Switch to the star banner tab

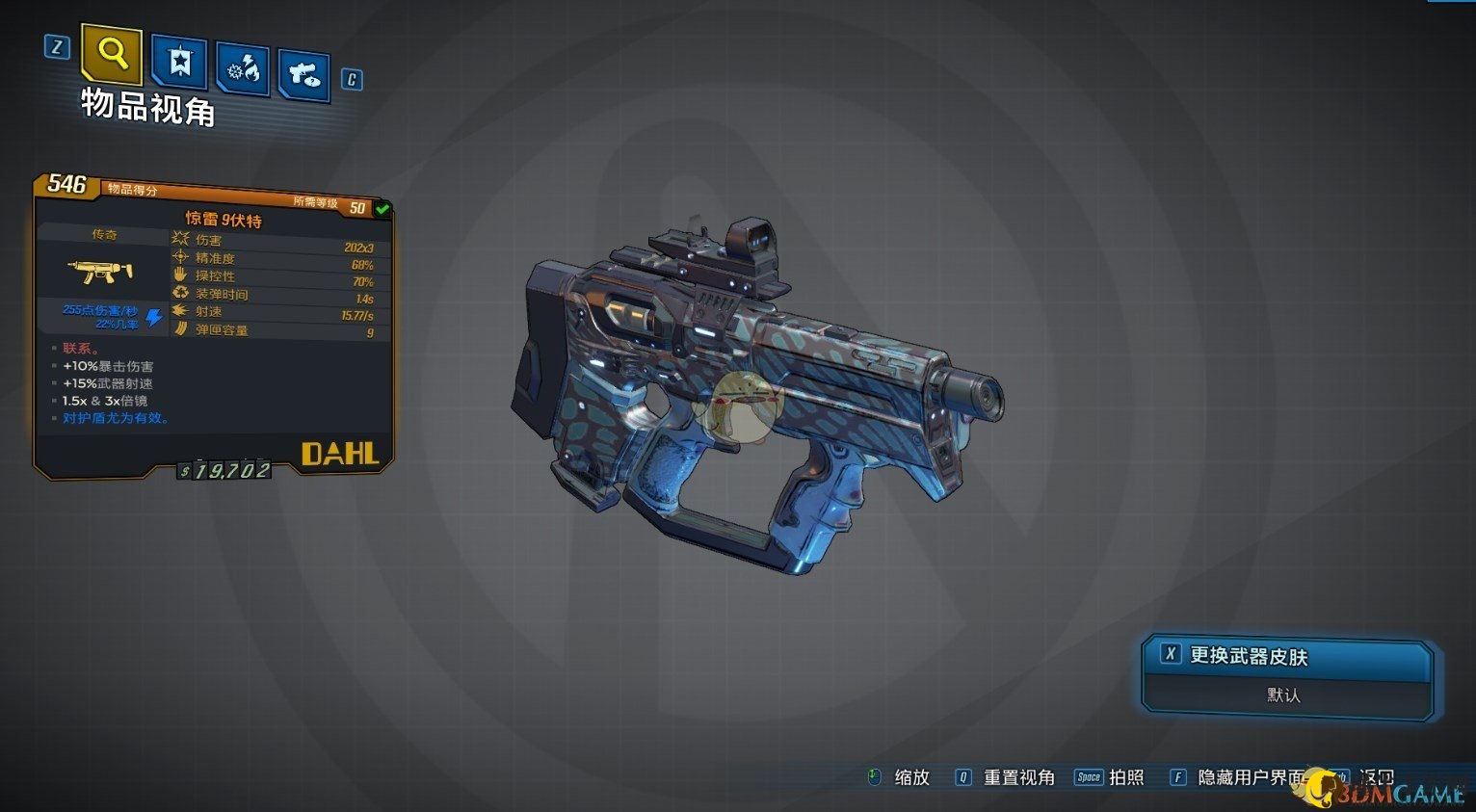pyautogui.click(x=179, y=63)
